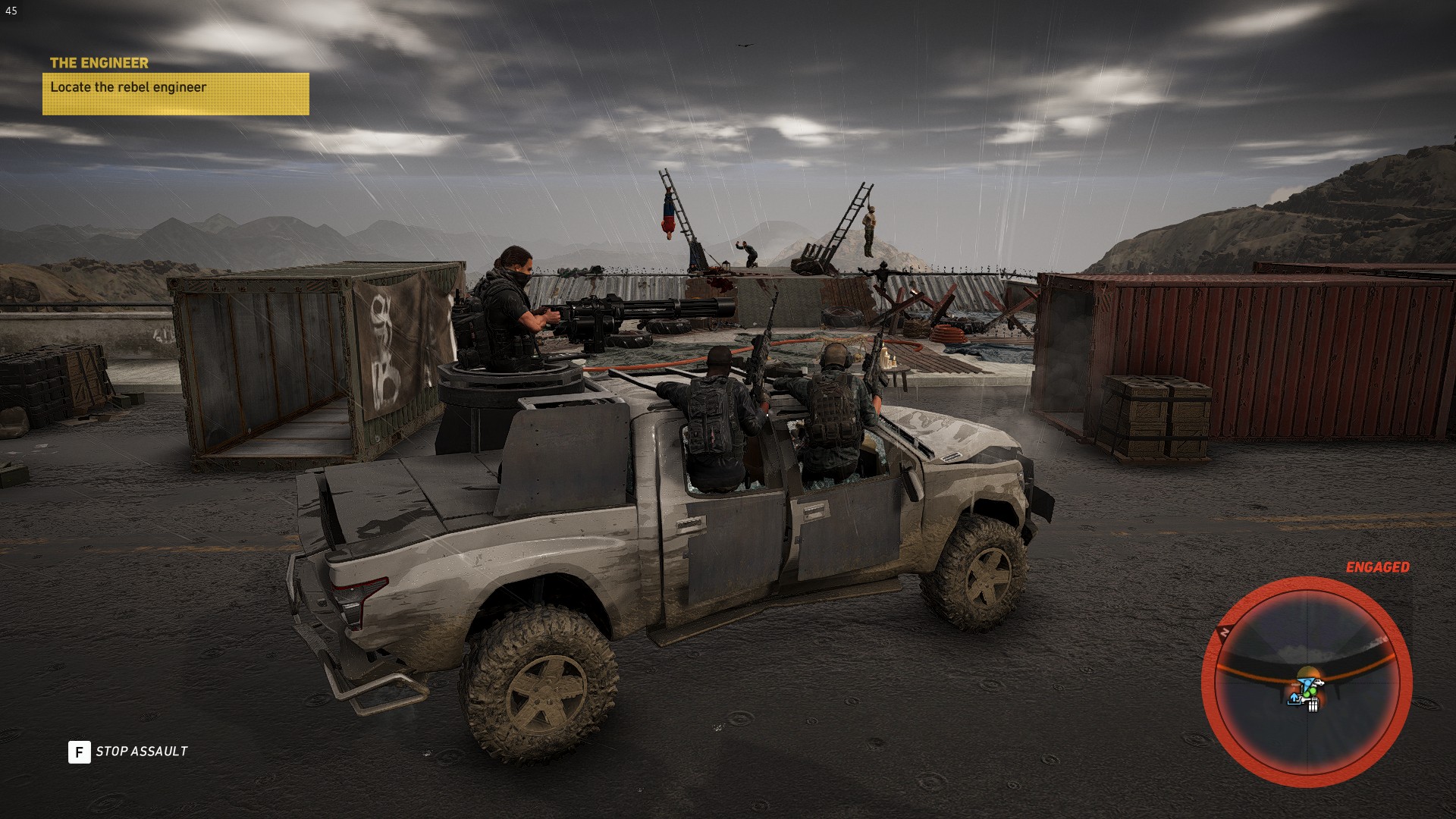This screenshot has height=819, width=1456.
Task: Select the blue exit arrow icon on the minimap
Action: coord(1294,699)
